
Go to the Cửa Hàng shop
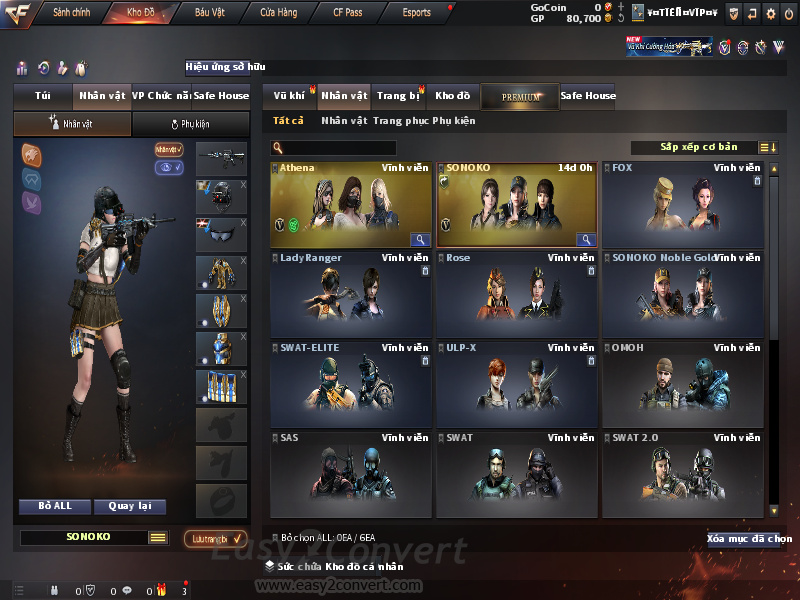[x=280, y=12]
